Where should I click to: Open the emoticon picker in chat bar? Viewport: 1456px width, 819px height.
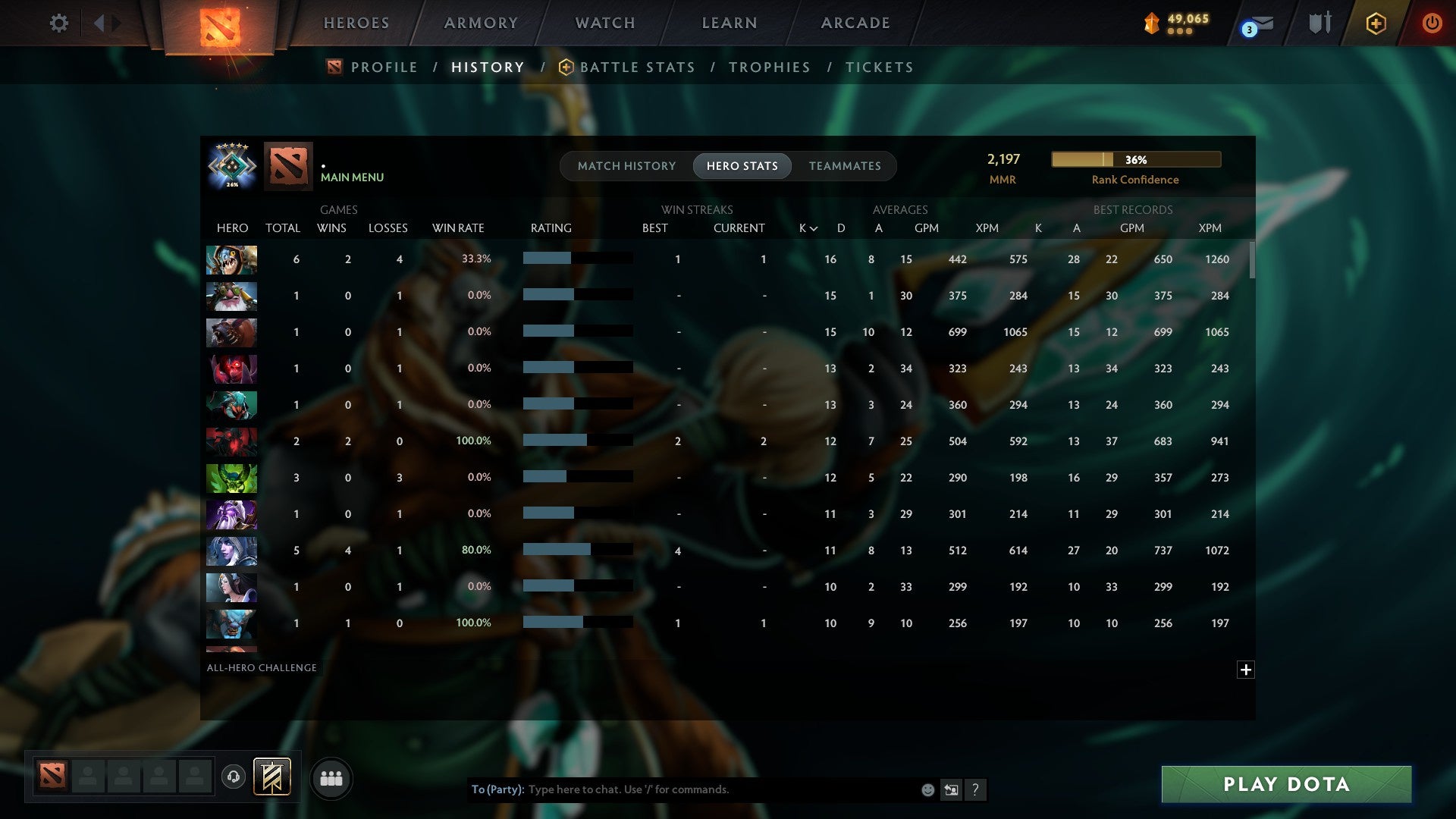point(927,789)
